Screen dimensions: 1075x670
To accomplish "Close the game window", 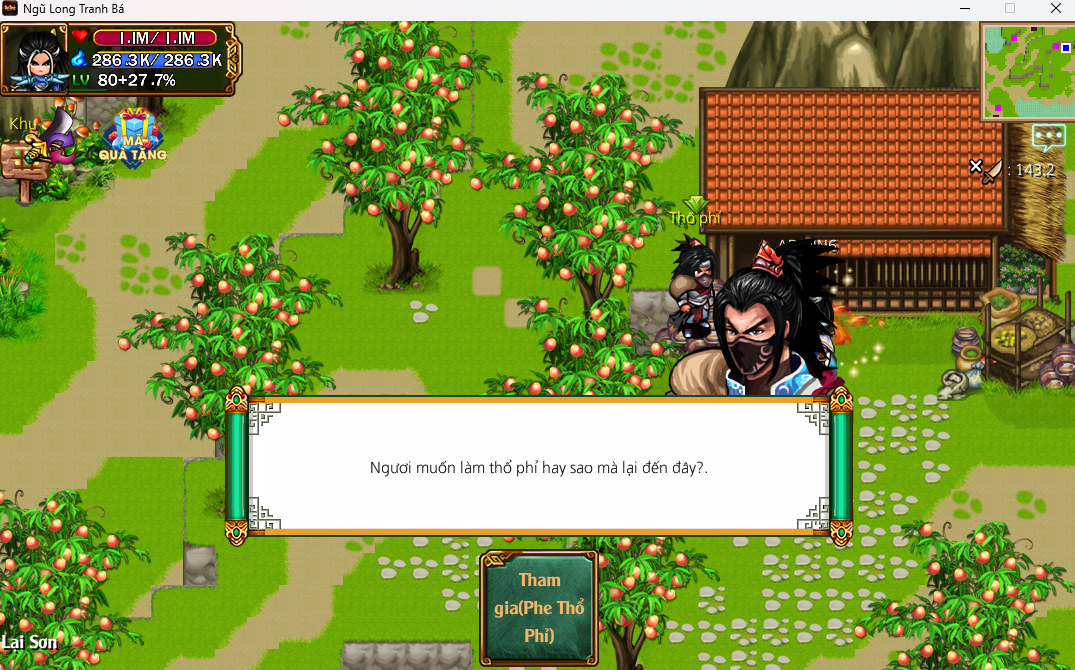I will [1055, 9].
